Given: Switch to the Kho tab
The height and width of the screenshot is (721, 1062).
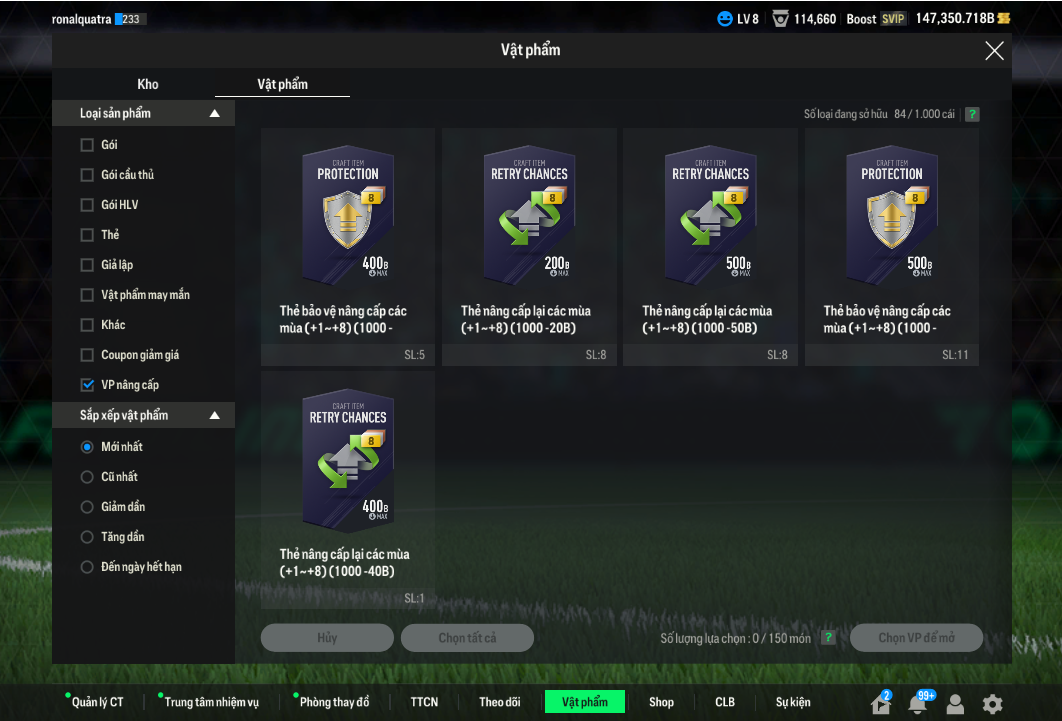Looking at the screenshot, I should [x=148, y=84].
